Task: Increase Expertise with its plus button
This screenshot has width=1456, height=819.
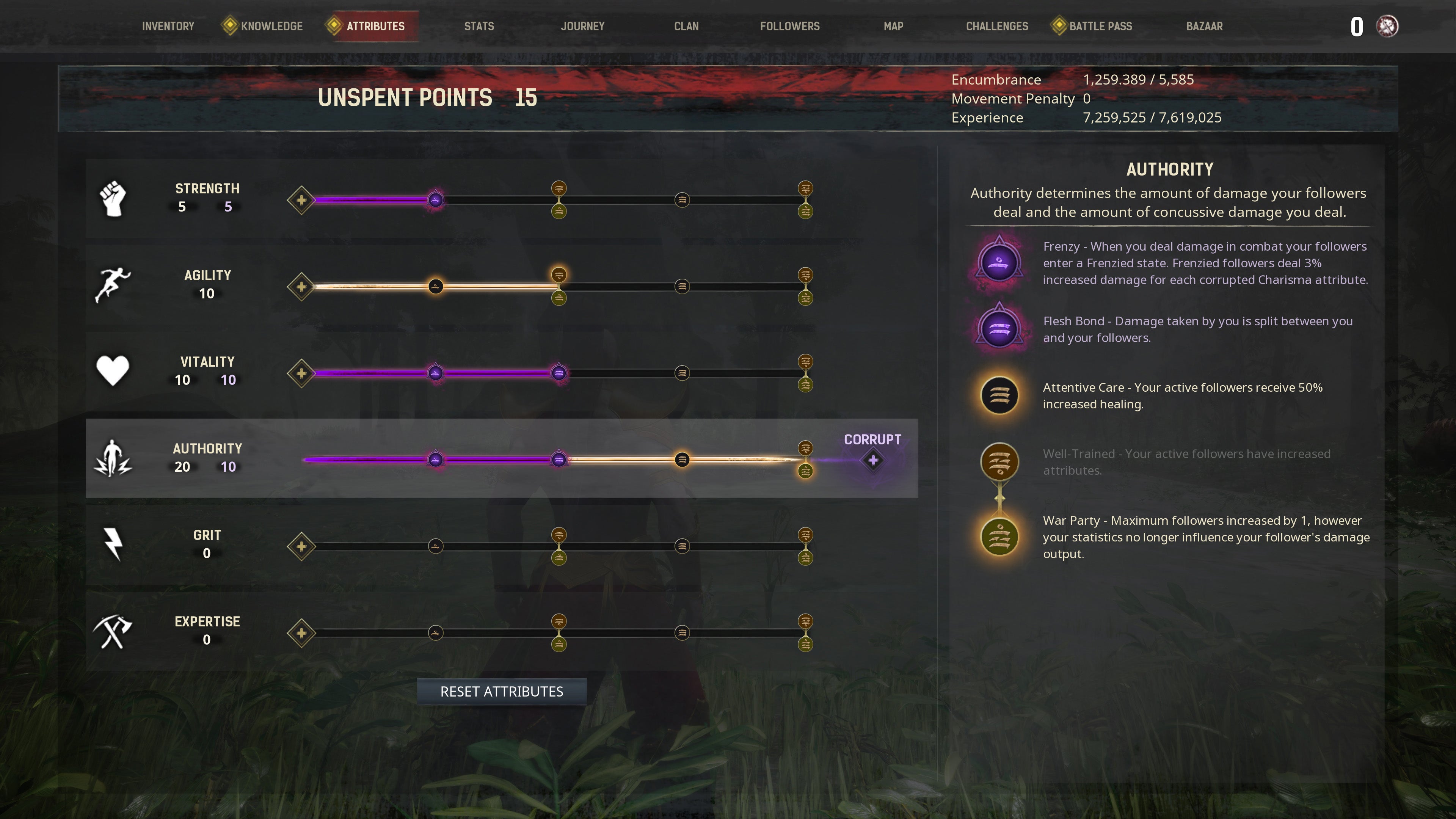Action: (x=301, y=633)
